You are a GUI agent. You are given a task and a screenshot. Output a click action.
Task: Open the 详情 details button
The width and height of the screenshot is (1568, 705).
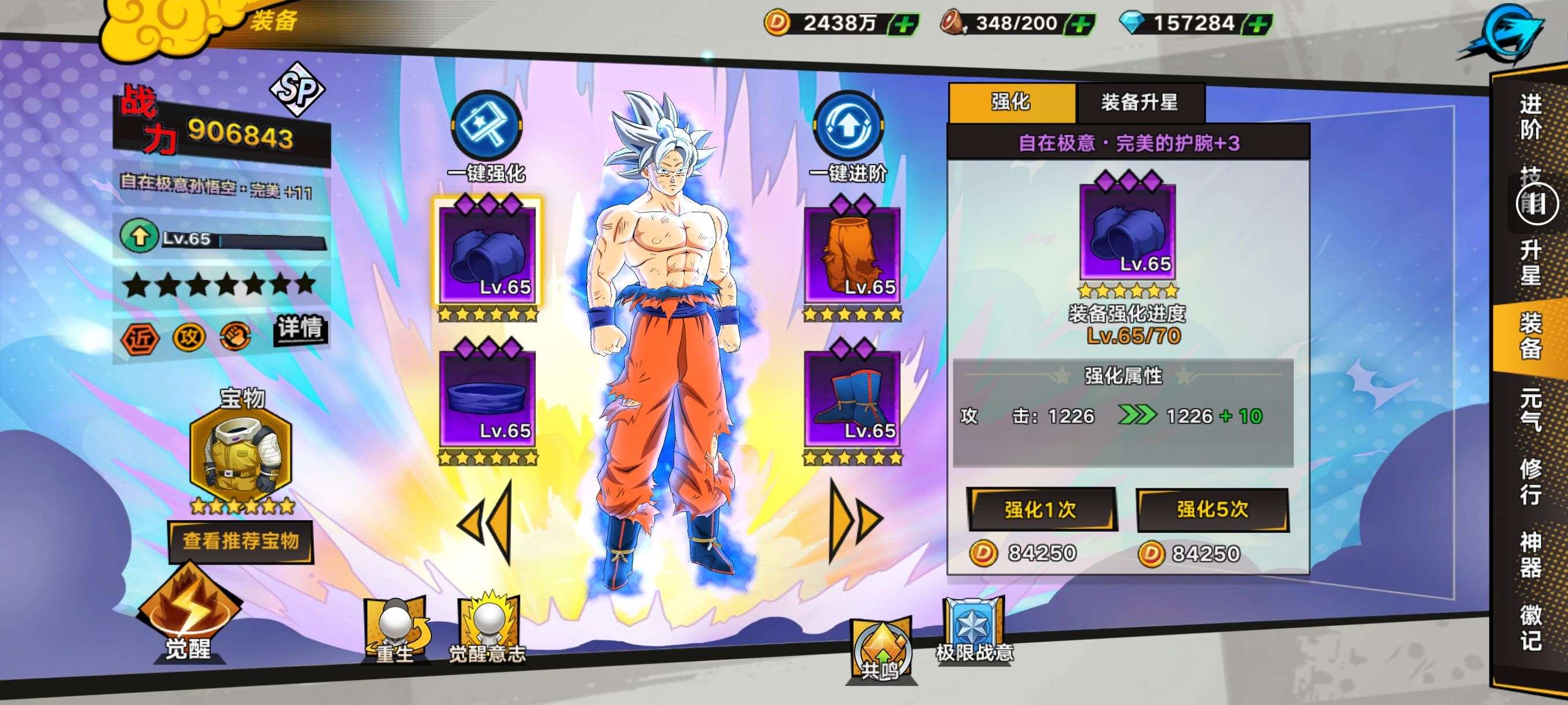299,328
